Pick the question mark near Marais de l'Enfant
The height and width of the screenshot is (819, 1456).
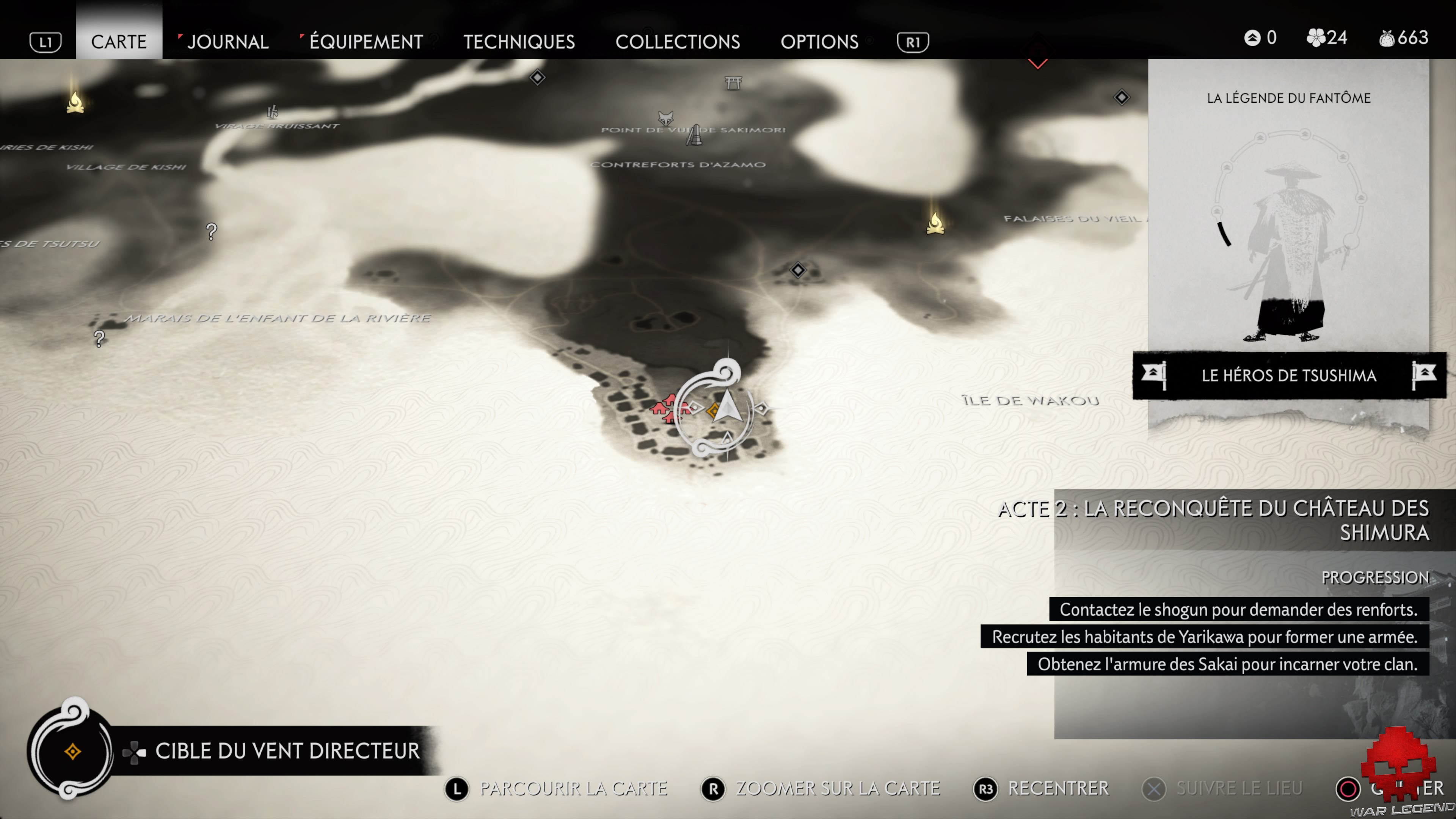click(x=99, y=339)
